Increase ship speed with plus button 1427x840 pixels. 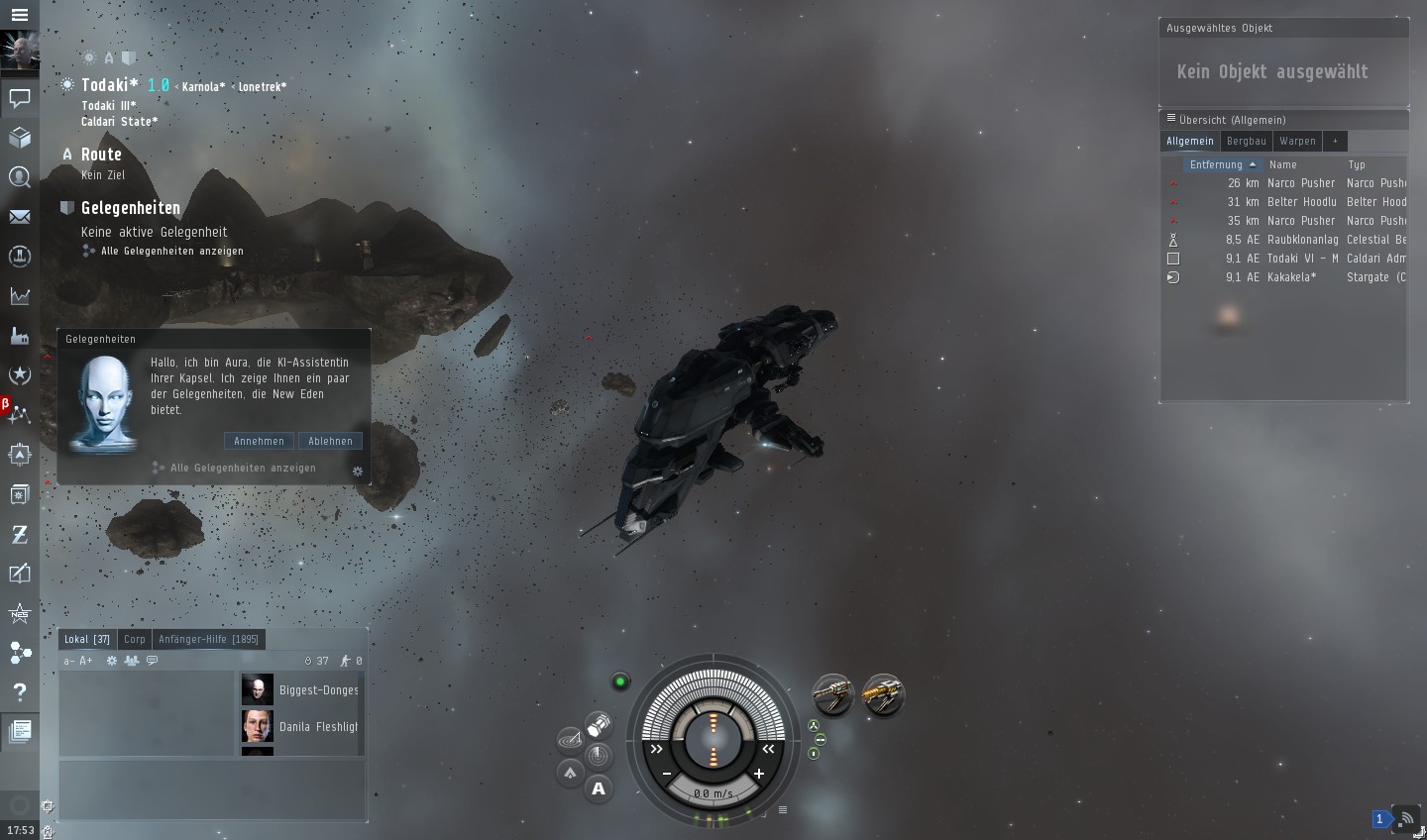pyautogui.click(x=759, y=774)
